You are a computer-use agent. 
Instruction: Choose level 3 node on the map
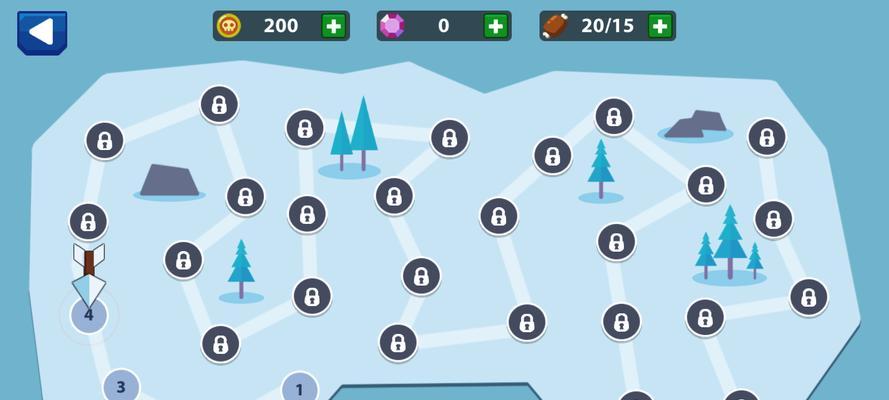coord(121,387)
